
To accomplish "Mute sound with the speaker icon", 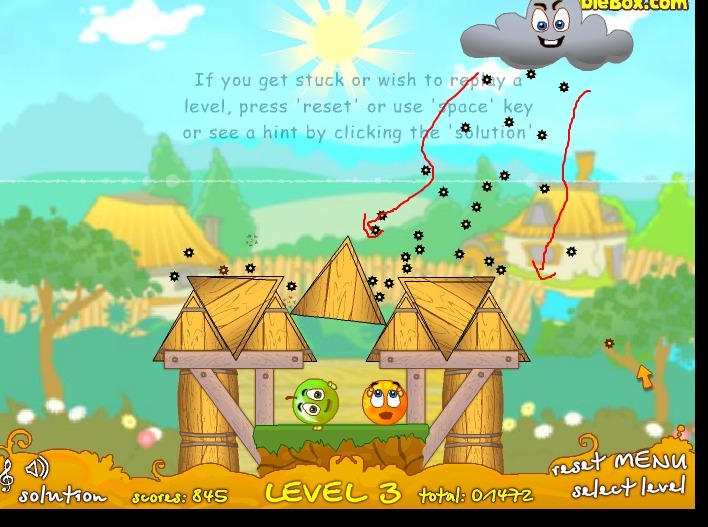I will tap(38, 467).
